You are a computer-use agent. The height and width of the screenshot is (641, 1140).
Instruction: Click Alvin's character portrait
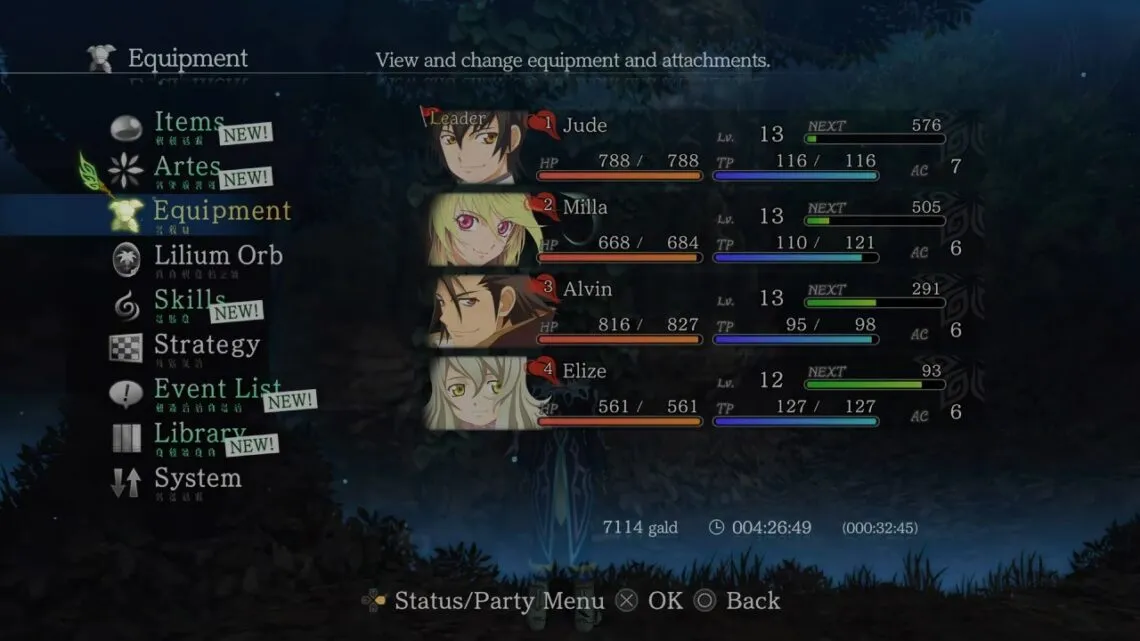click(478, 311)
